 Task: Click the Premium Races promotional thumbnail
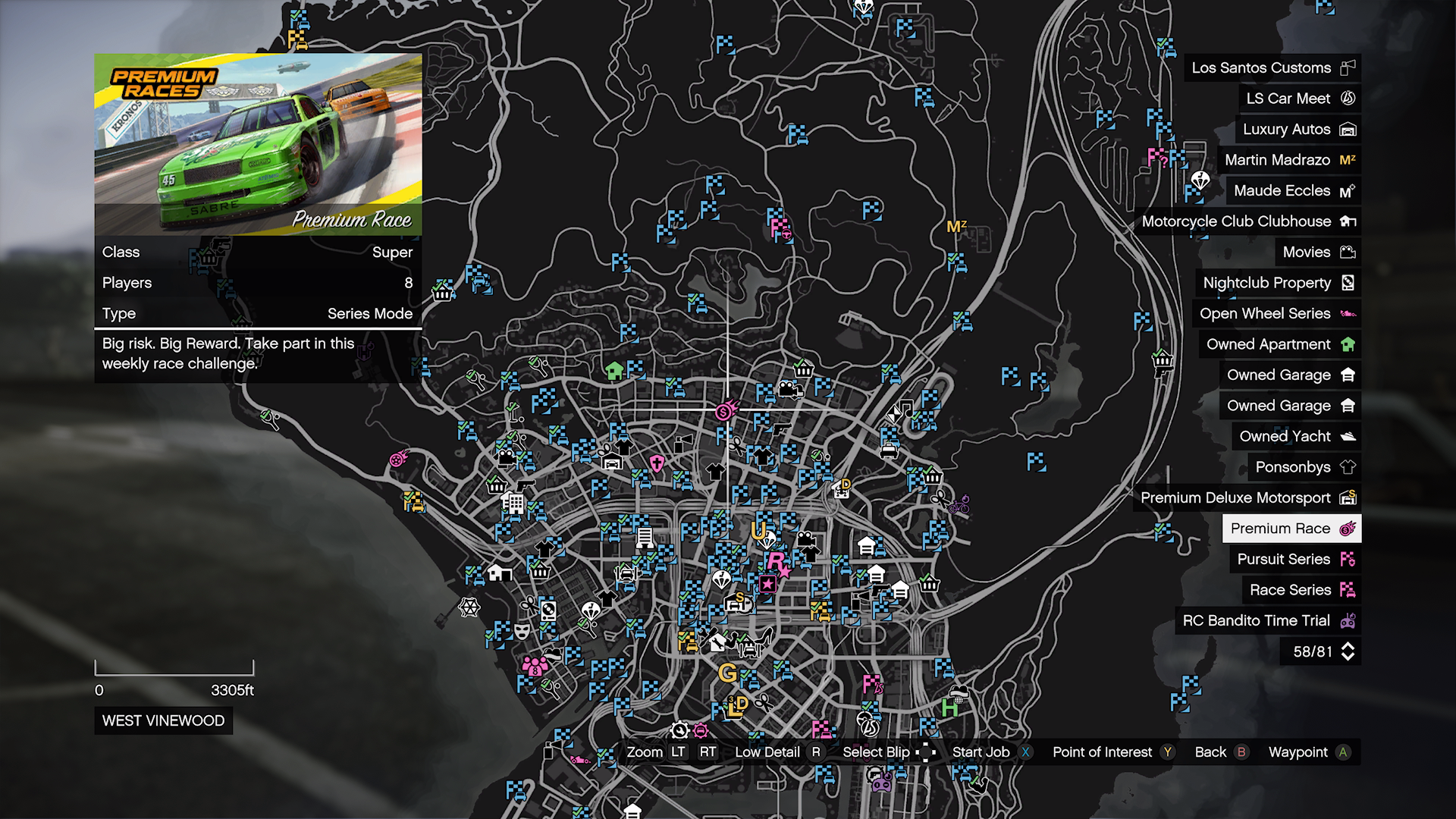[x=258, y=140]
